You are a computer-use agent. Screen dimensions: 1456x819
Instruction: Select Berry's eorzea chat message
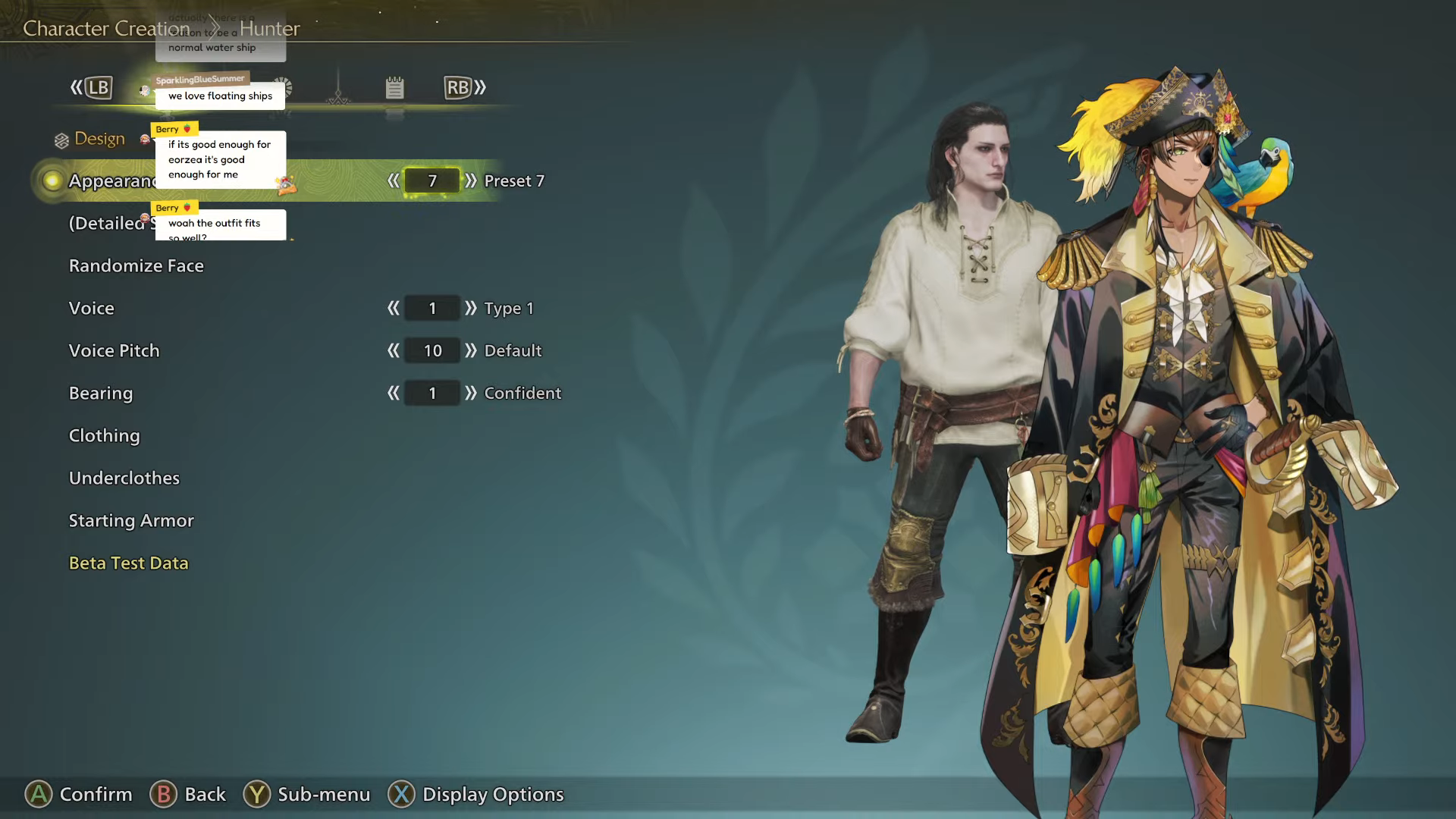[220, 159]
